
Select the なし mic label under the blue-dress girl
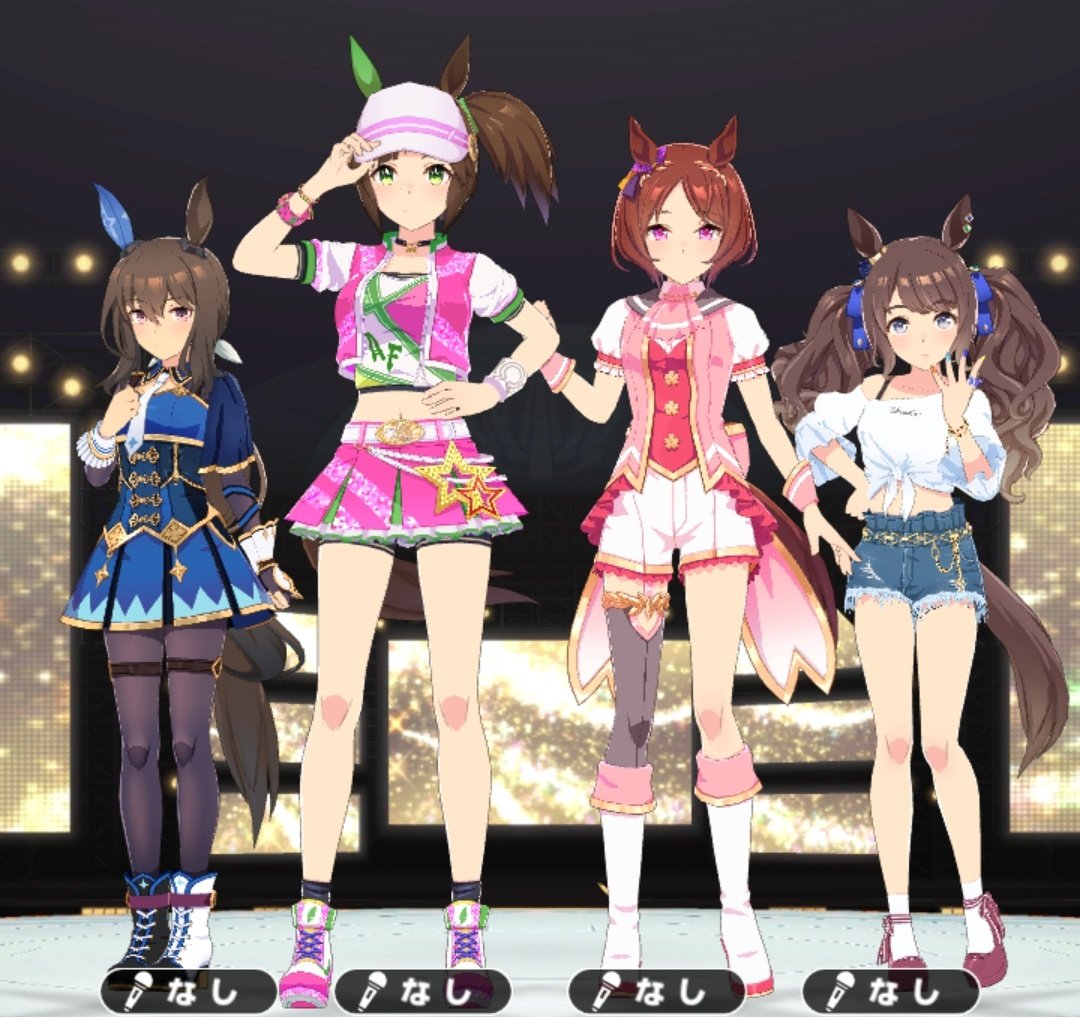click(x=188, y=991)
